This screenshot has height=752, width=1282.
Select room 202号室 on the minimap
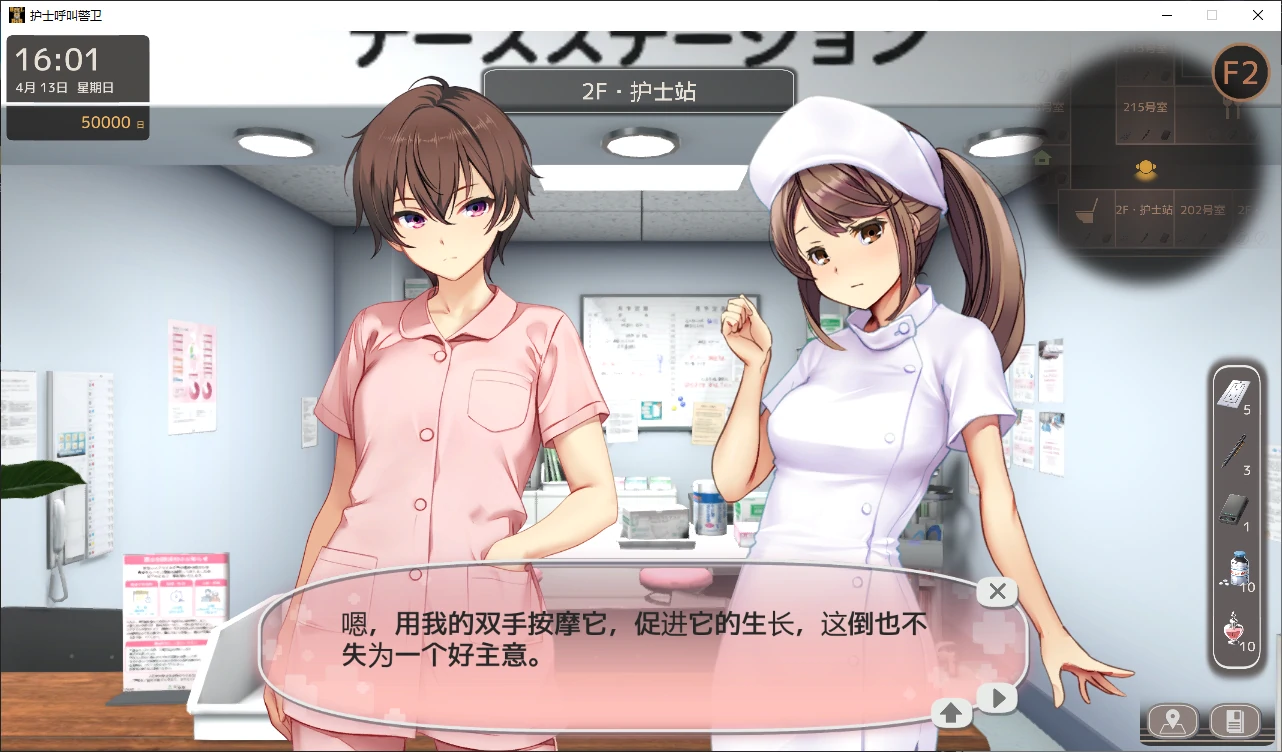pos(1201,210)
